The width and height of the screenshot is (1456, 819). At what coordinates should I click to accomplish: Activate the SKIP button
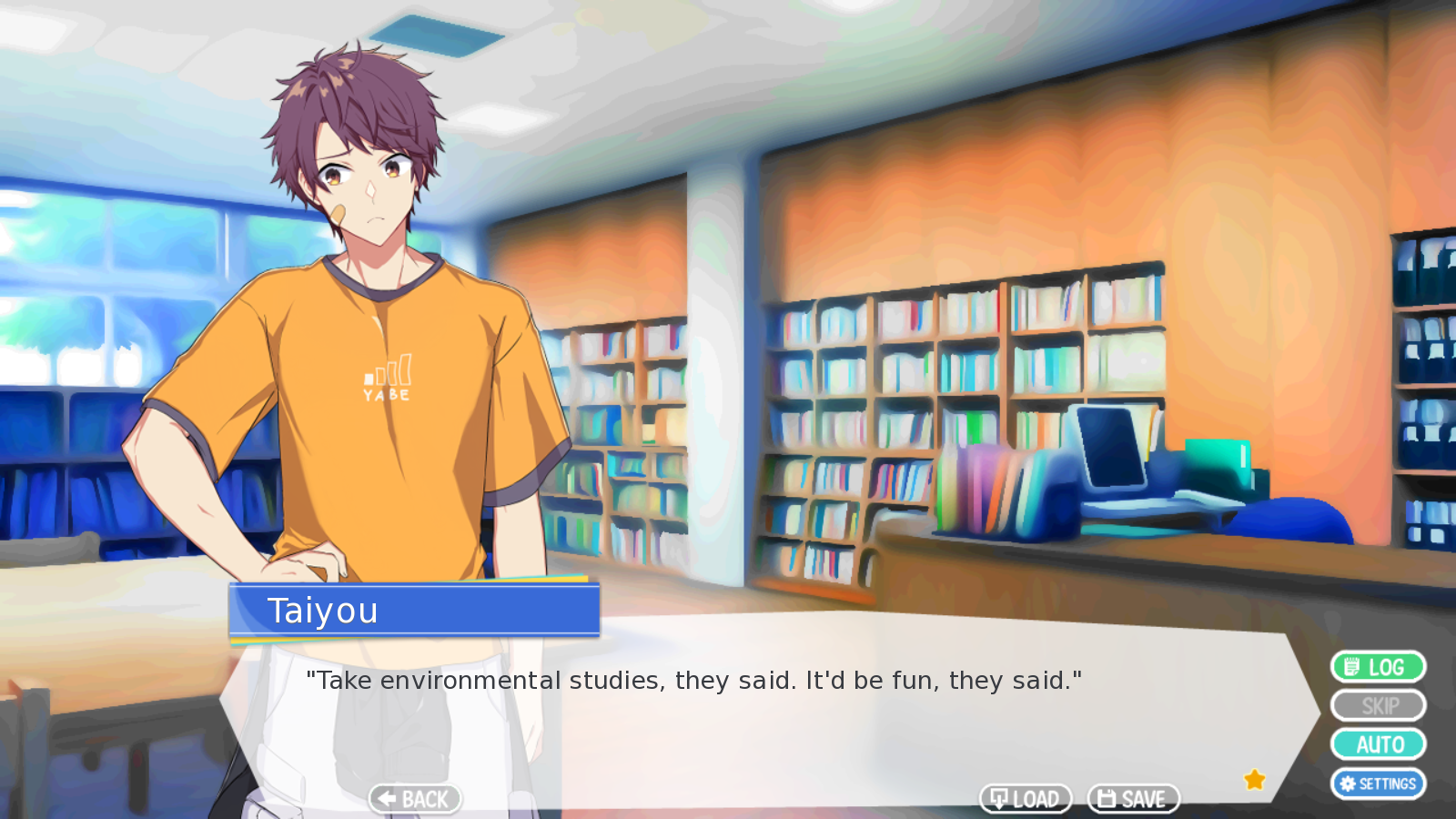tap(1378, 706)
